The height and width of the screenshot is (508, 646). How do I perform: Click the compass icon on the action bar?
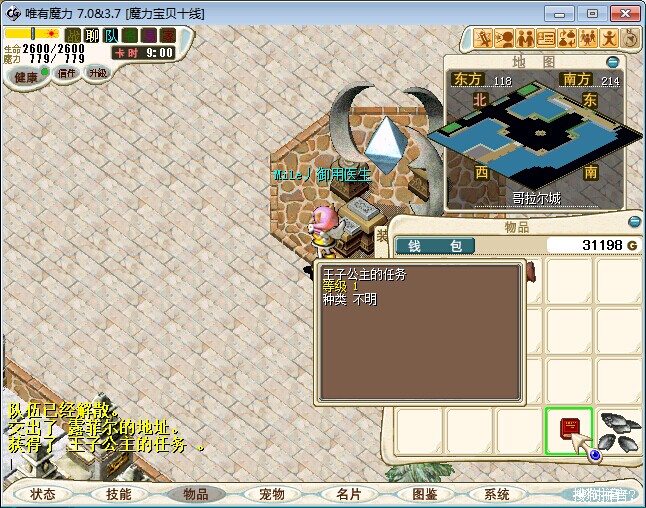pos(631,38)
